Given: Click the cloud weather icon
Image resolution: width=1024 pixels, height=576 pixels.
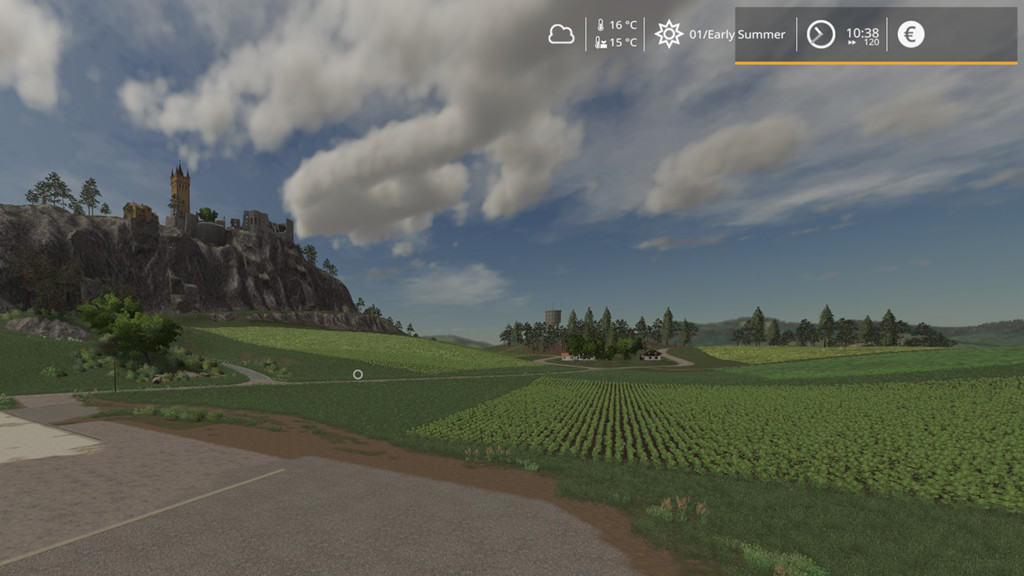Looking at the screenshot, I should click(561, 35).
